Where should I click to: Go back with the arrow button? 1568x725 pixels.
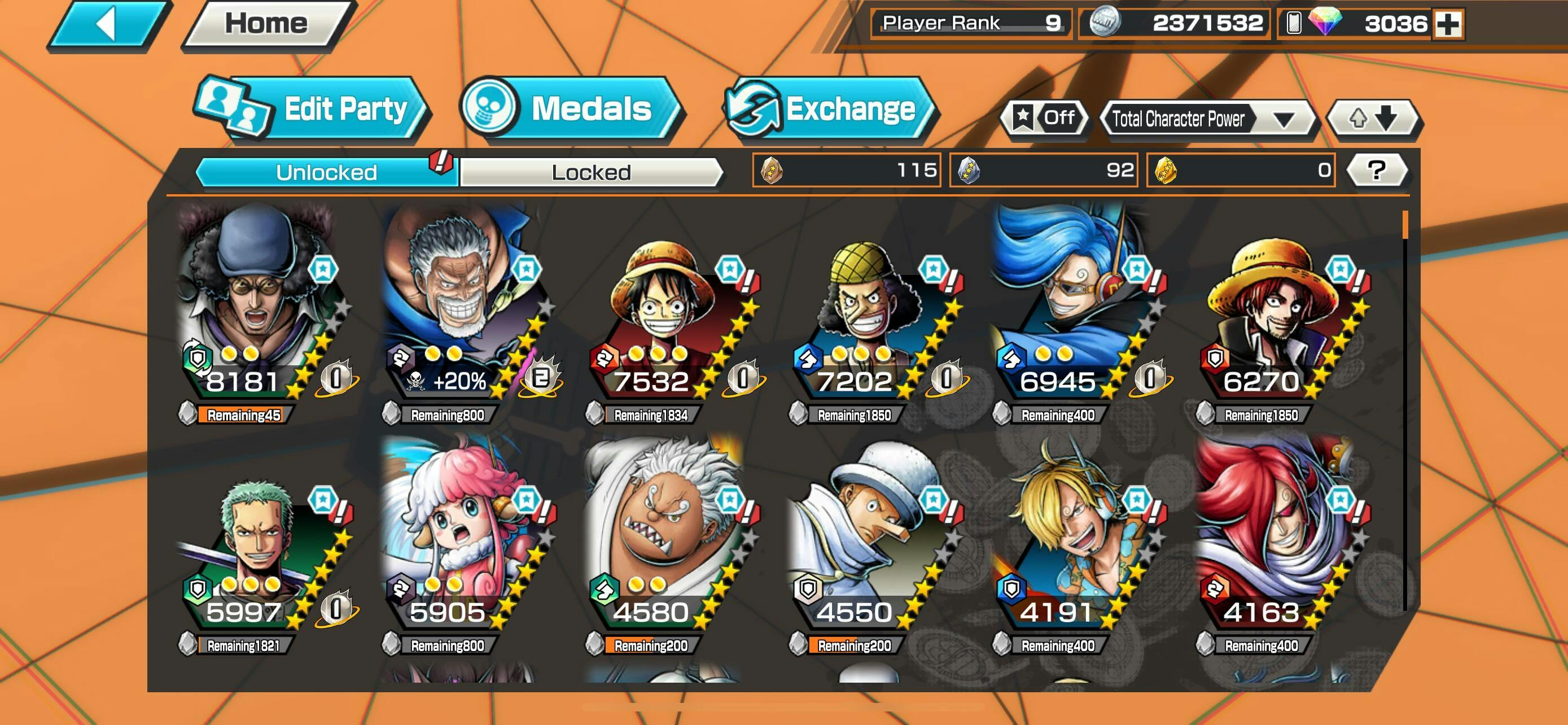tap(108, 24)
